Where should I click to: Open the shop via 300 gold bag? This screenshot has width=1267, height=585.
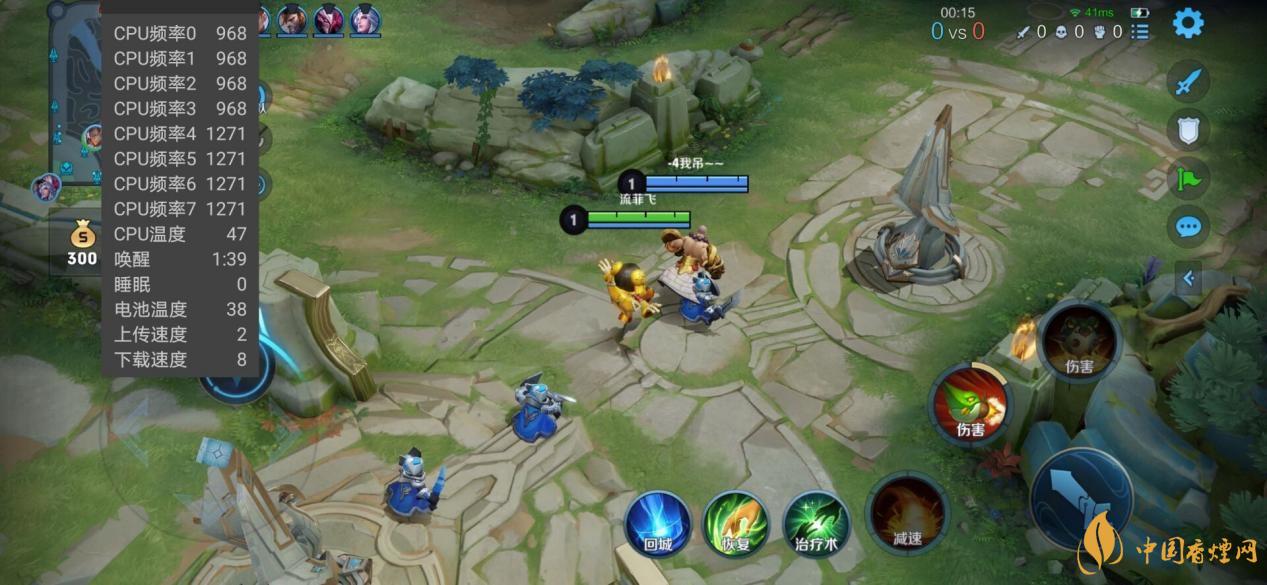point(82,245)
